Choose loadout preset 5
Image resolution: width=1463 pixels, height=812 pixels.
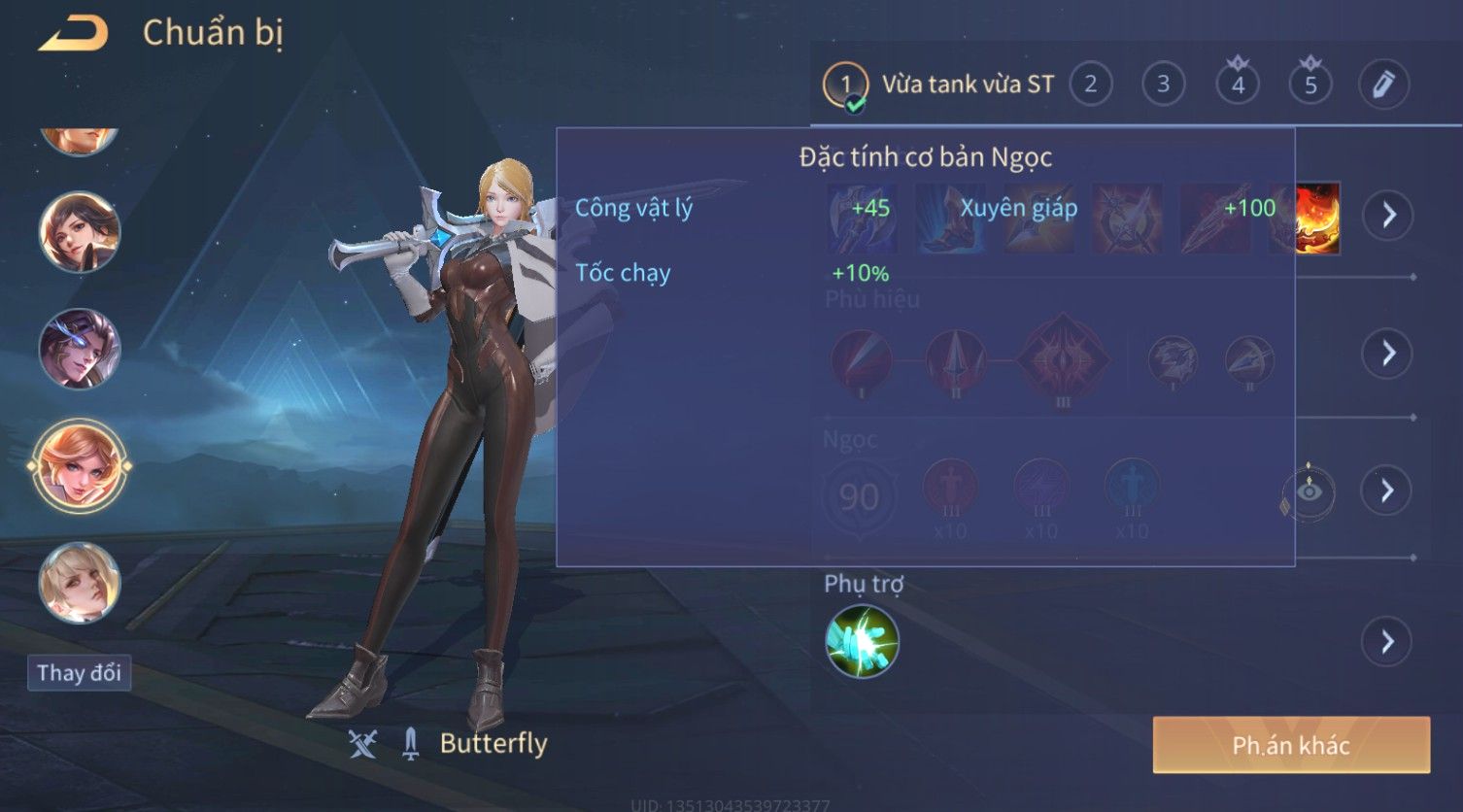pyautogui.click(x=1310, y=85)
